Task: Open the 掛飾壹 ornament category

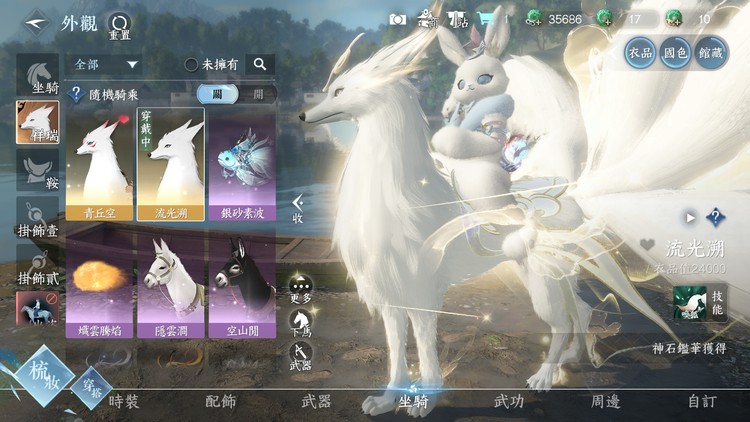Action: pyautogui.click(x=37, y=220)
